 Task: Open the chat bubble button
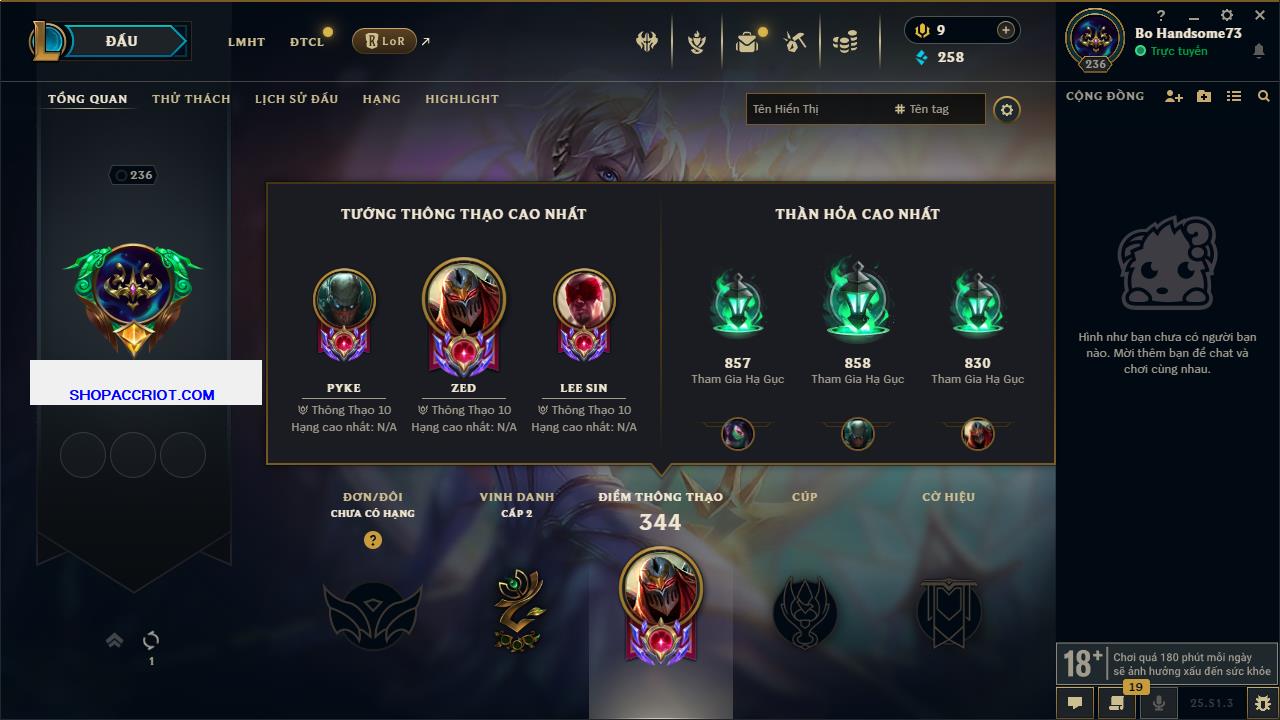(x=1075, y=703)
